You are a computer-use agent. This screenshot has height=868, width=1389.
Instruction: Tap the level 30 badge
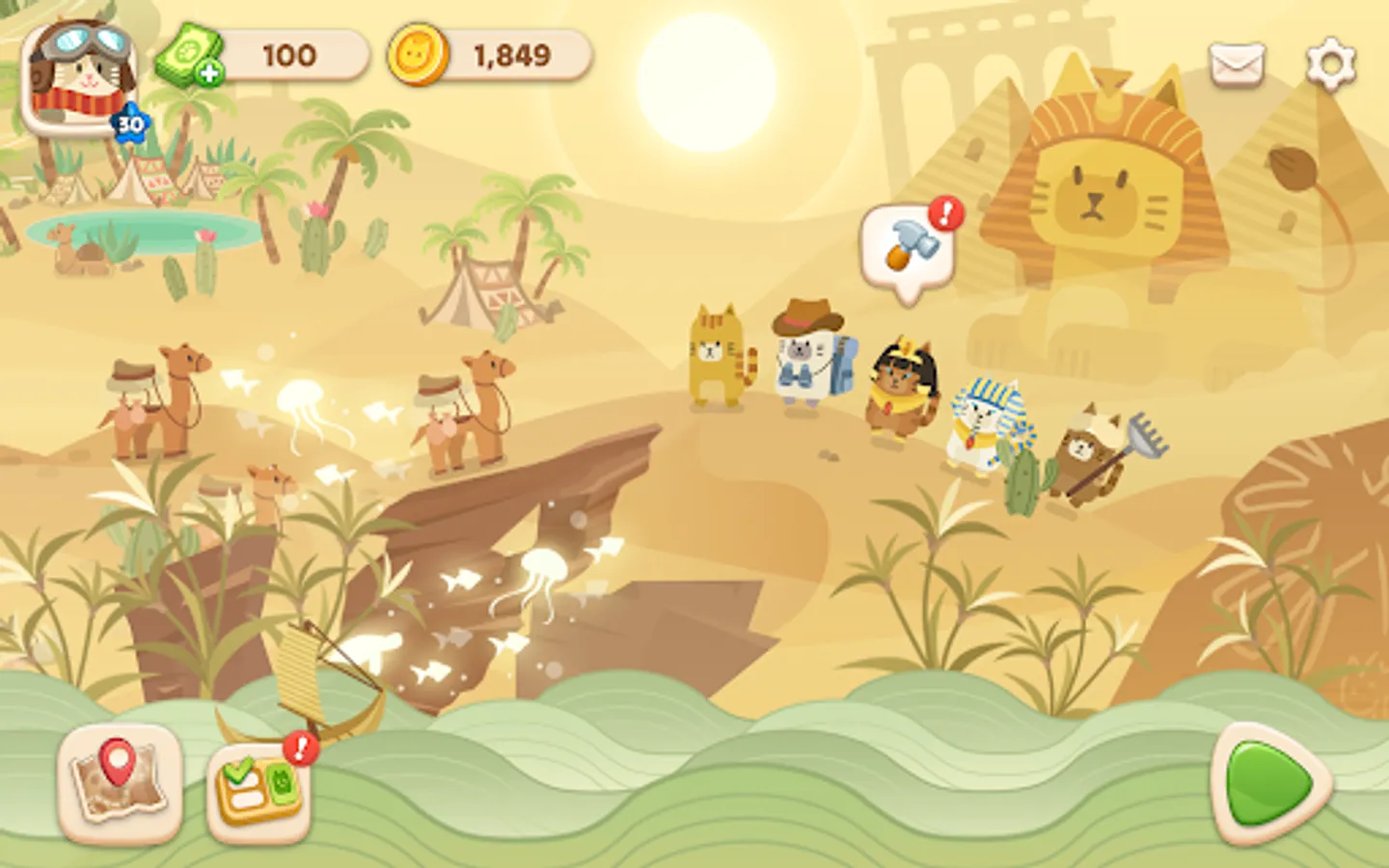tap(128, 122)
